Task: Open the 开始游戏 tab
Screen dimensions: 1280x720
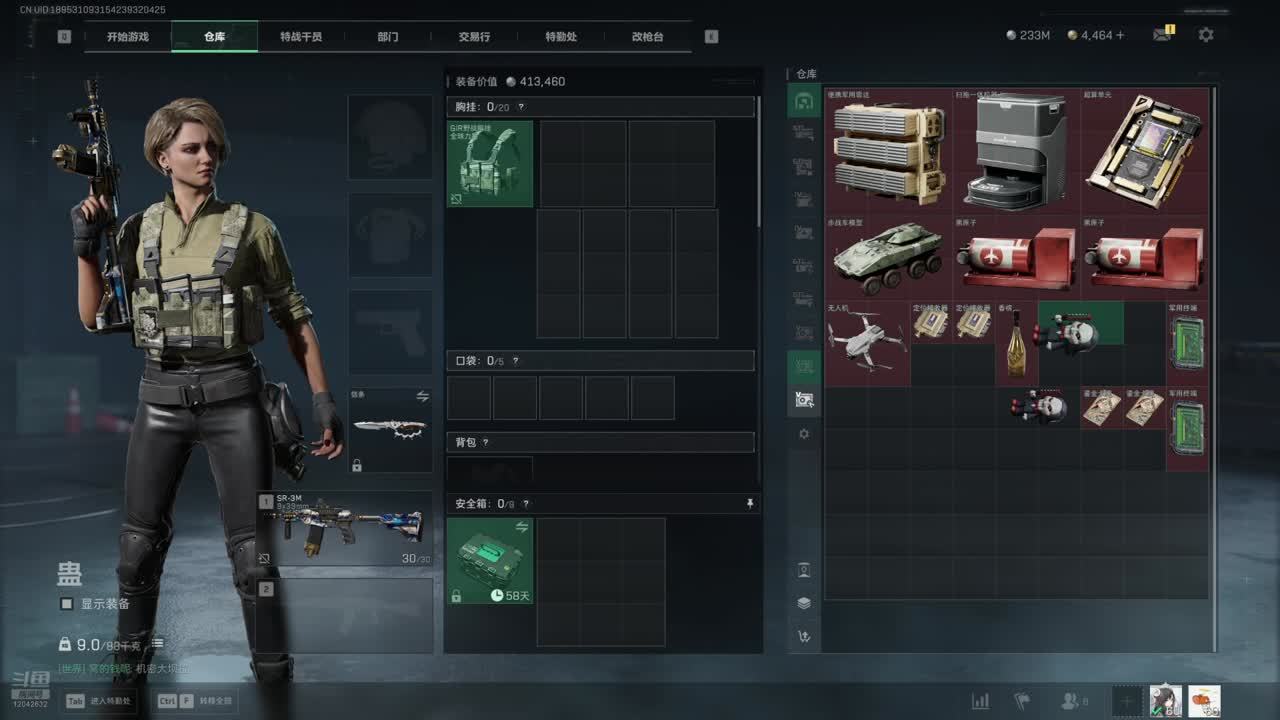Action: pos(128,37)
